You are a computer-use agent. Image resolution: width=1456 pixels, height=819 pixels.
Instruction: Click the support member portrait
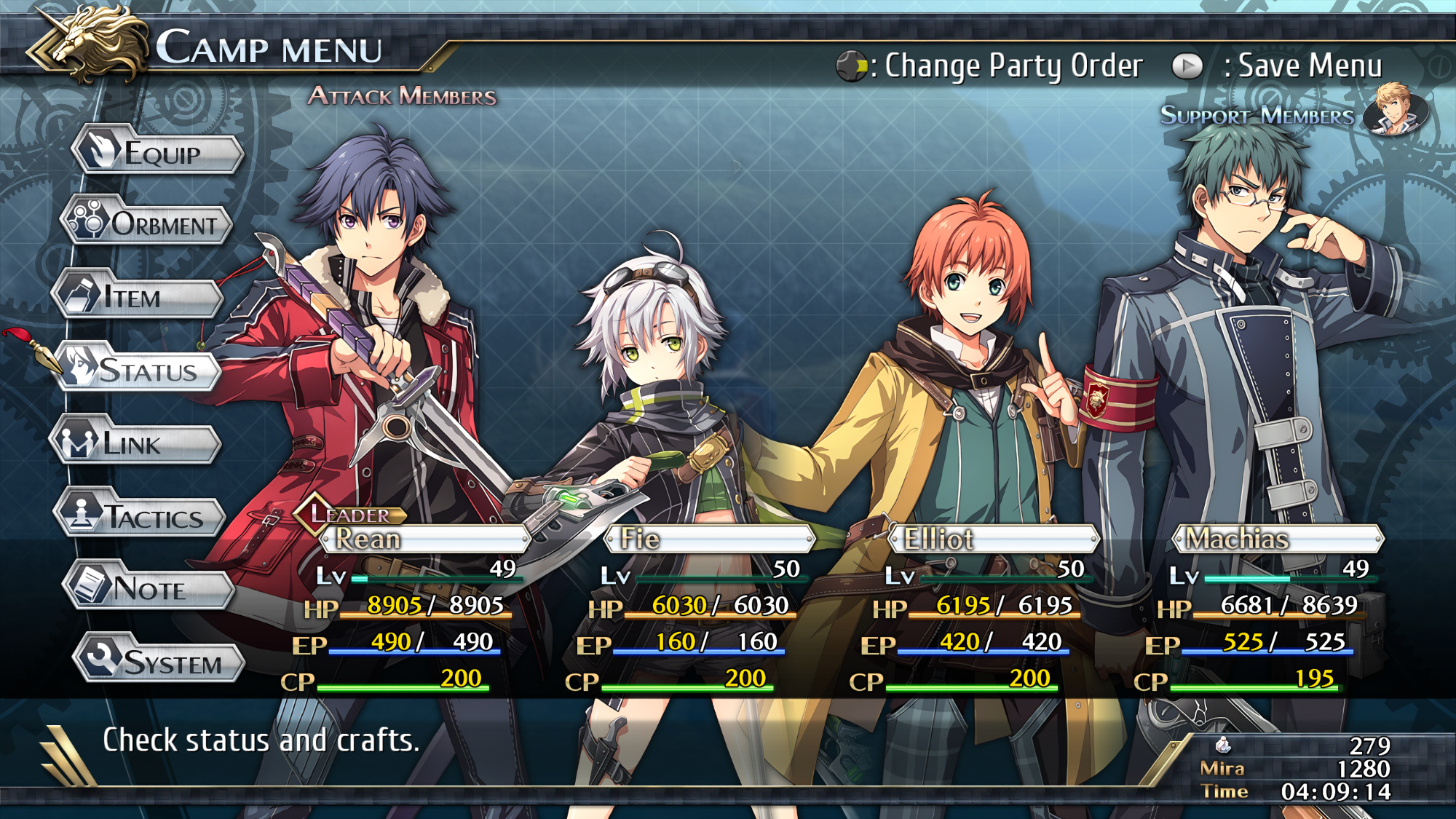pyautogui.click(x=1395, y=109)
